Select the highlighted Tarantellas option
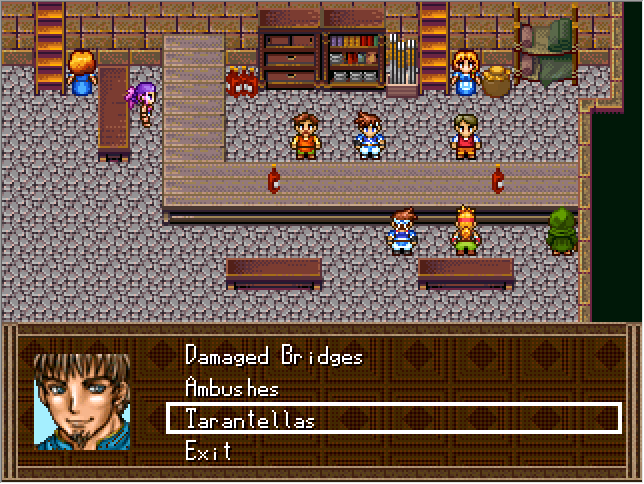 pos(250,419)
